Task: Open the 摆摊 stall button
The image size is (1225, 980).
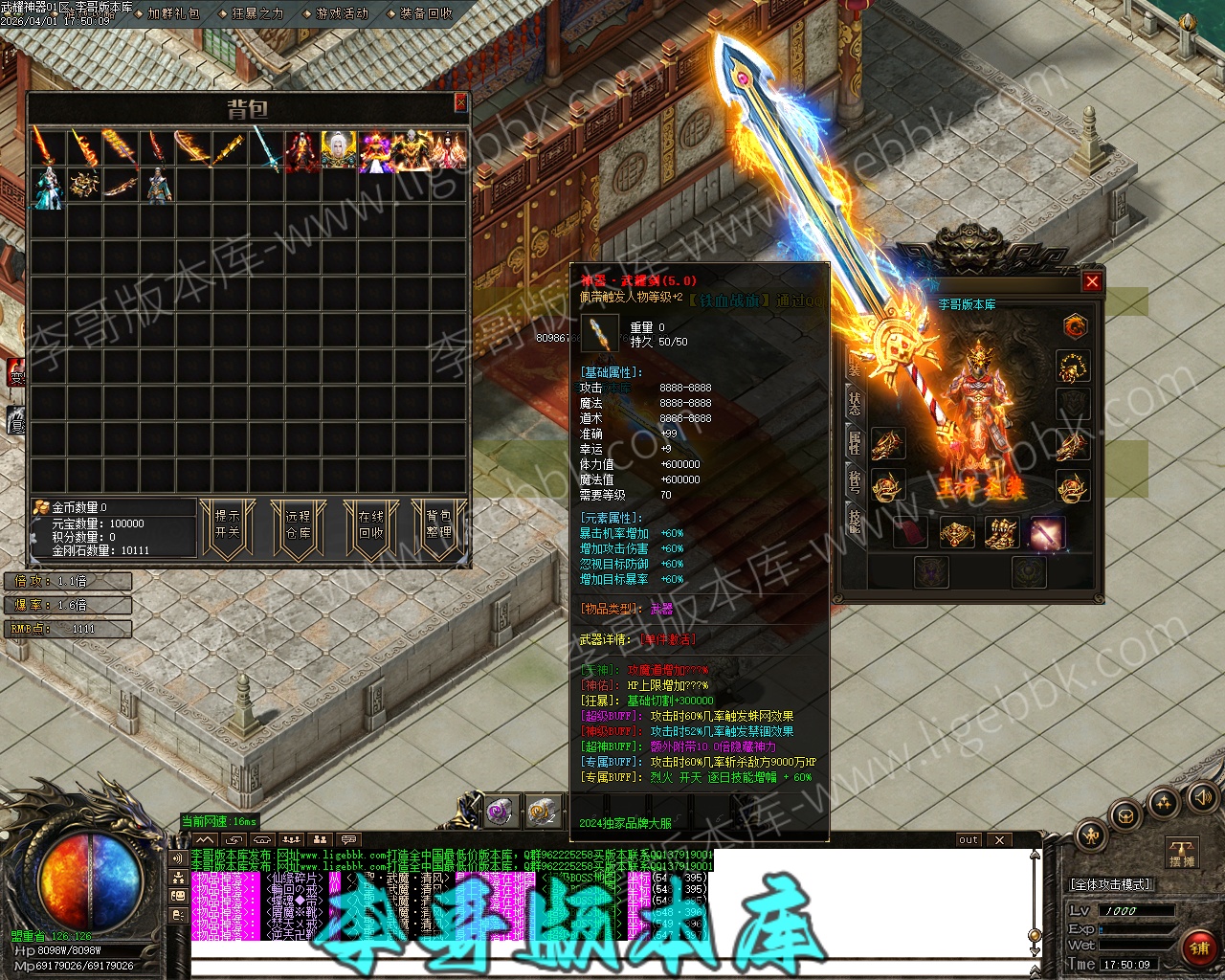Action: (1182, 853)
